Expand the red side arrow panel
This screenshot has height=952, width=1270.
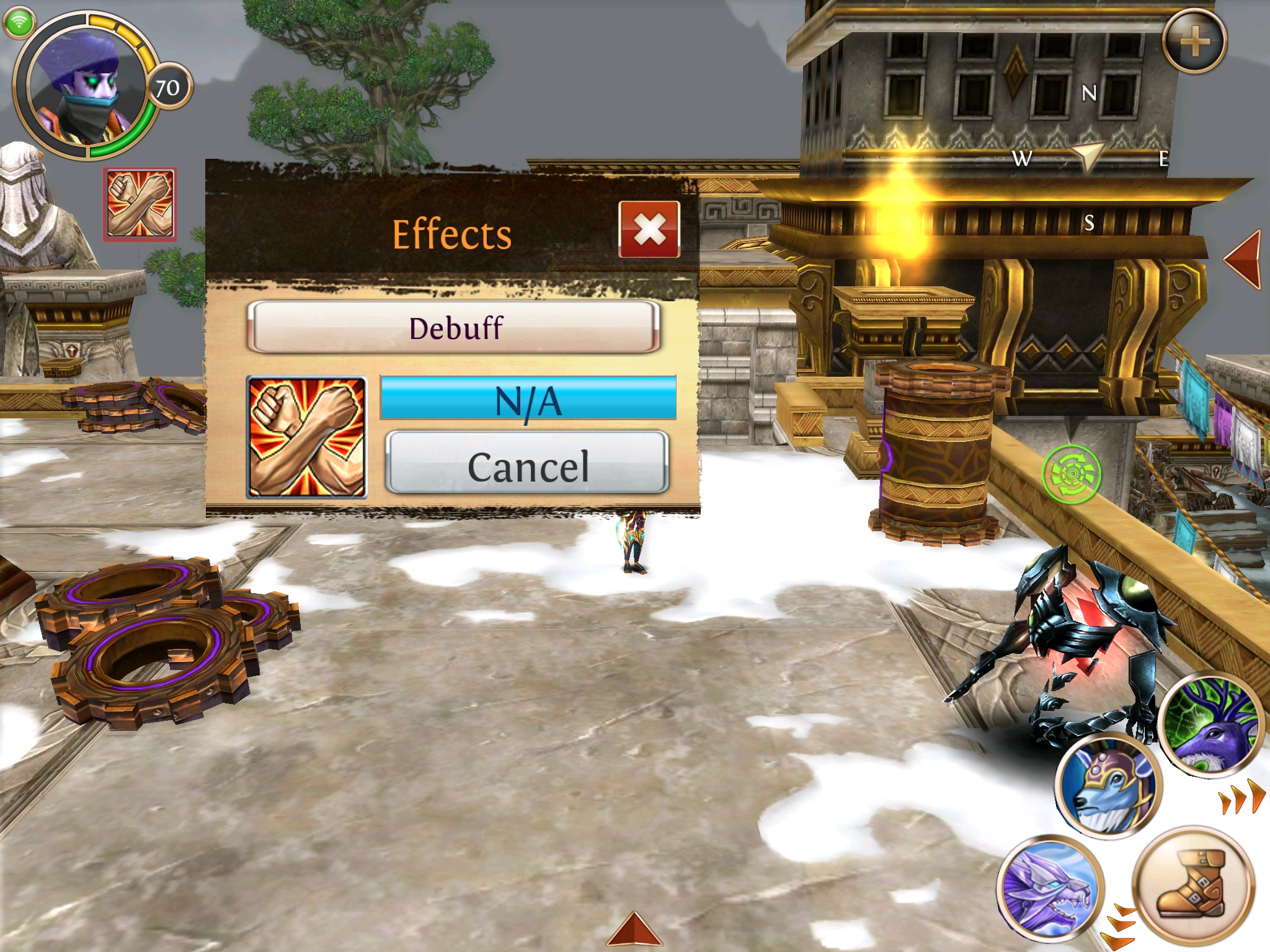point(1244,259)
